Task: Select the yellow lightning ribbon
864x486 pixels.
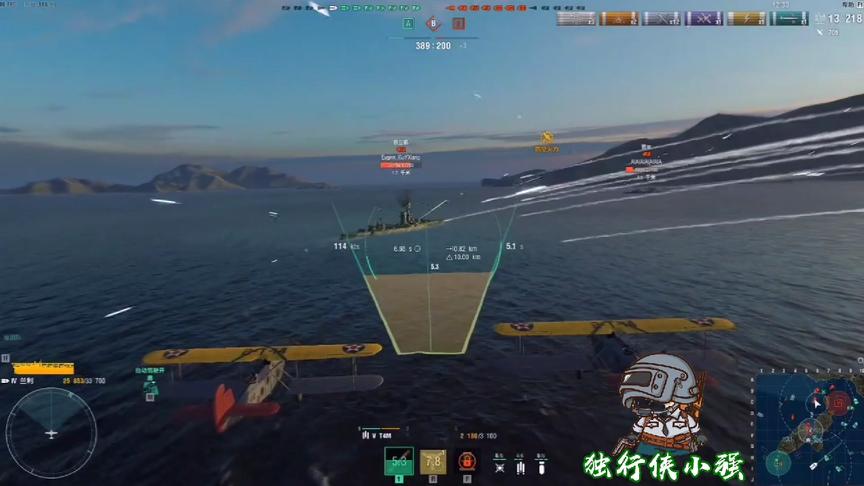Action: [x=746, y=18]
